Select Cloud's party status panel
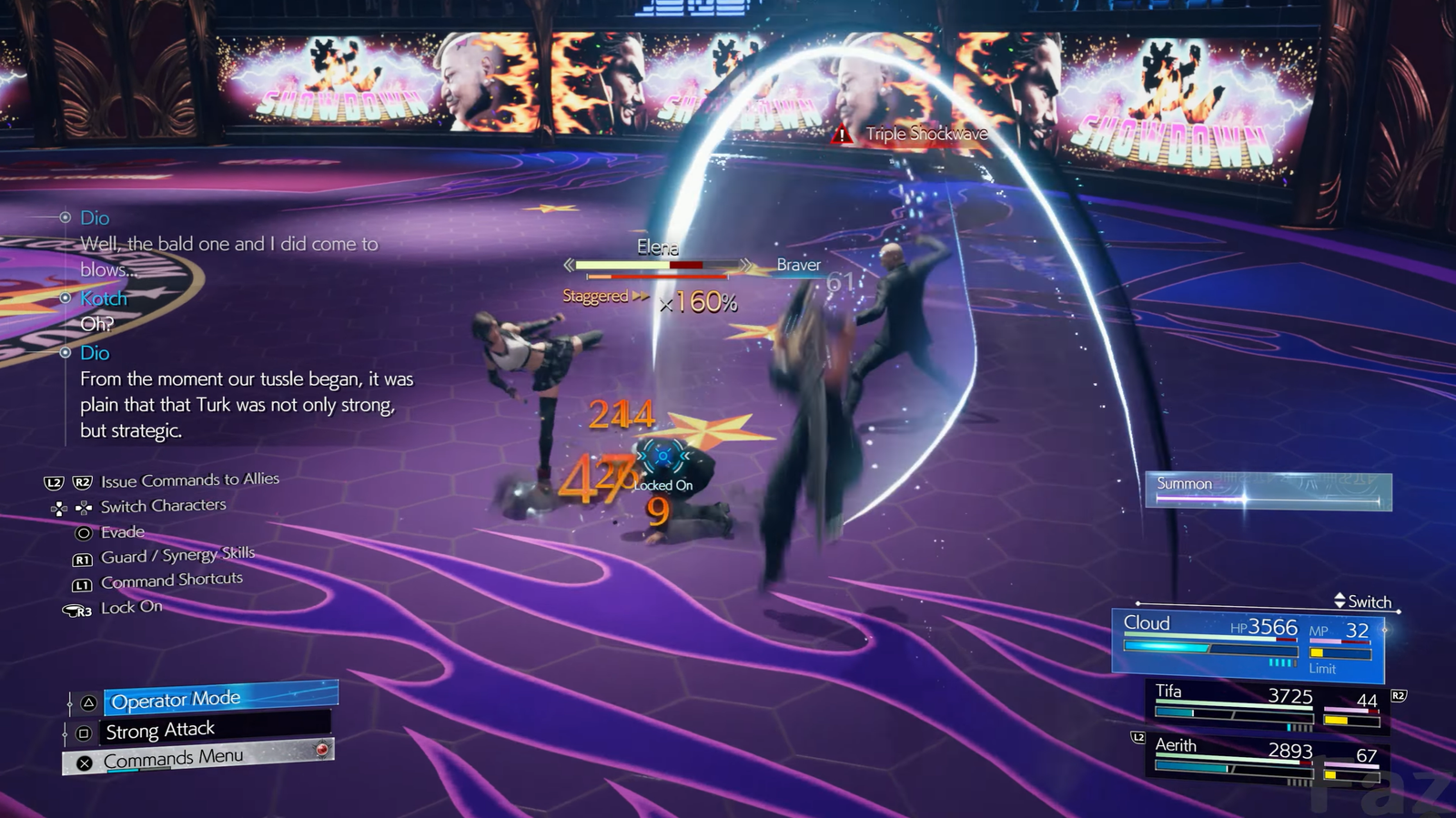The width and height of the screenshot is (1456, 818). click(x=1248, y=644)
